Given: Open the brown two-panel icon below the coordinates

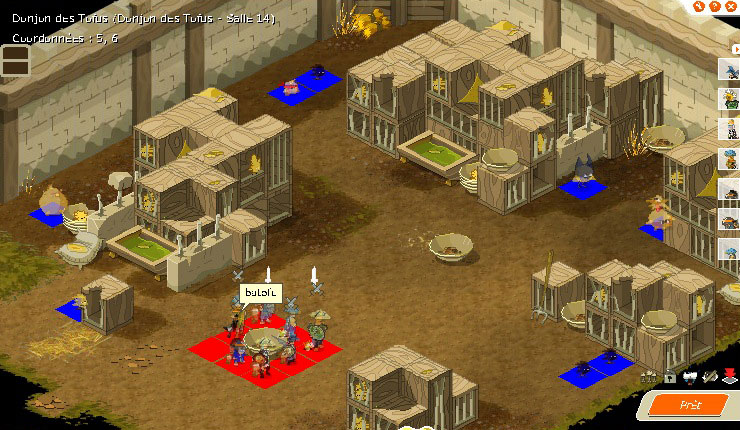Looking at the screenshot, I should (15, 61).
